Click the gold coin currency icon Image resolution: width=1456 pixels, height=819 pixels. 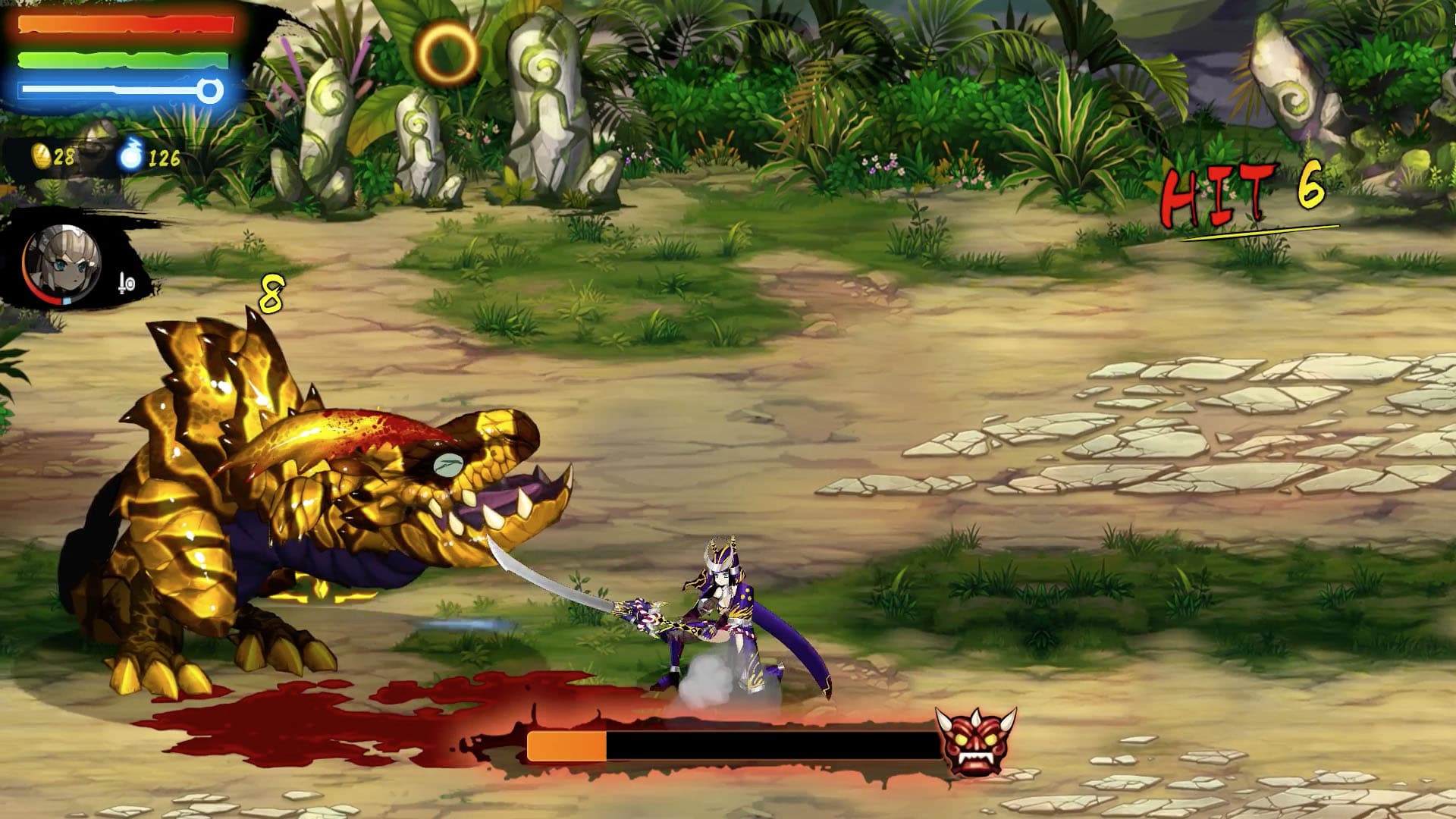point(42,157)
